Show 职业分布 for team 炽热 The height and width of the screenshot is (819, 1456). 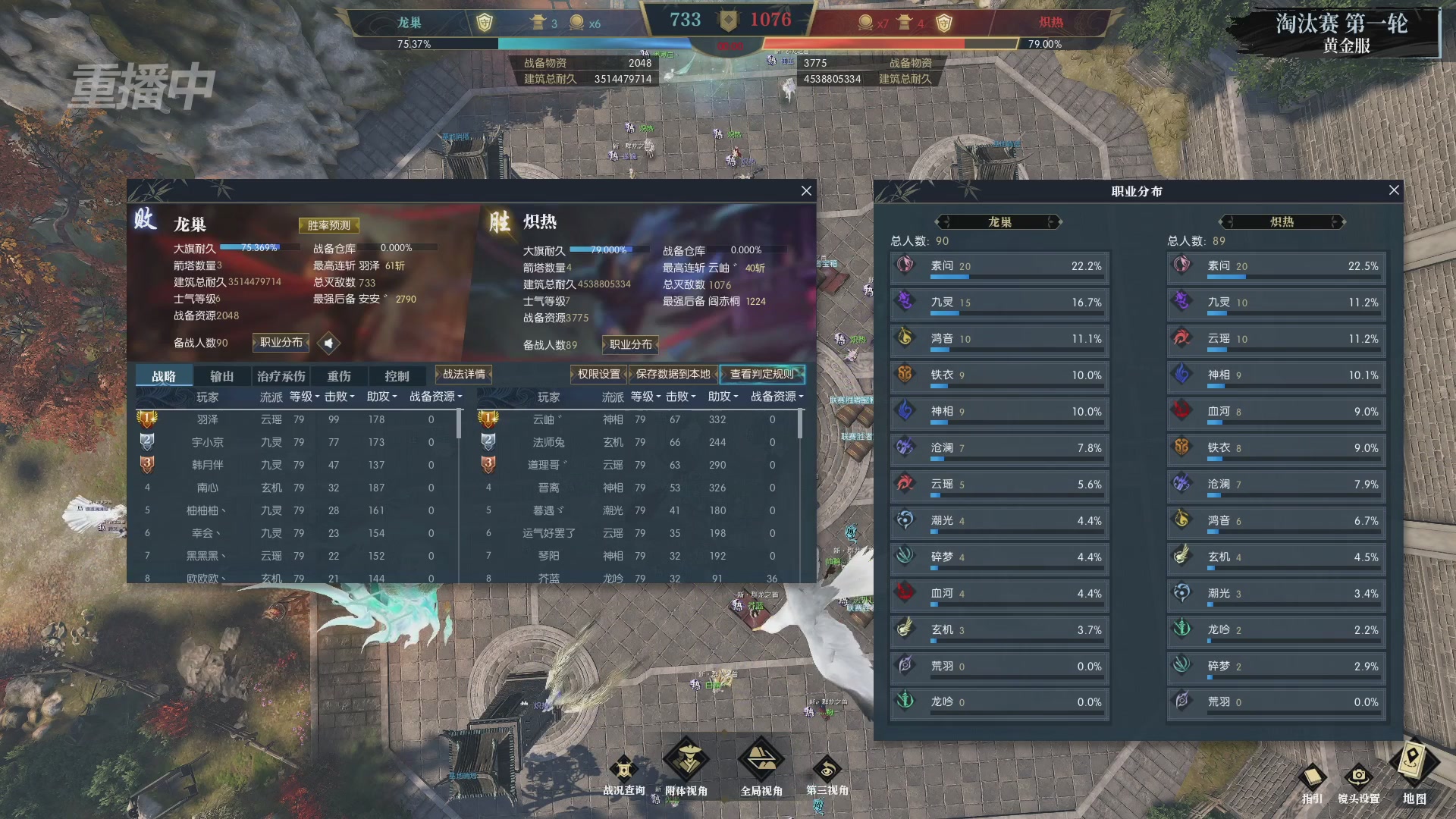(x=630, y=344)
